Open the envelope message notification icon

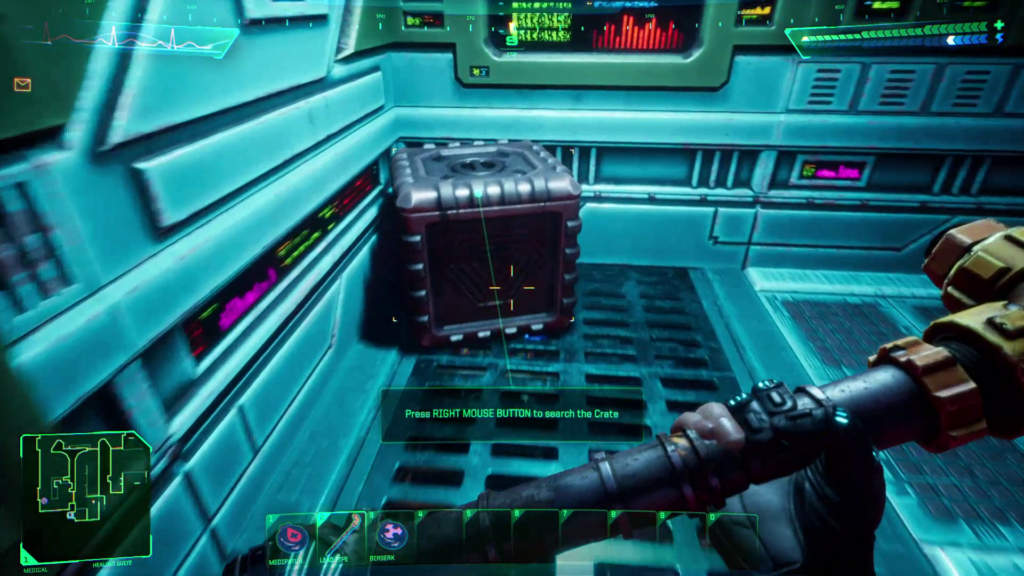tap(22, 85)
